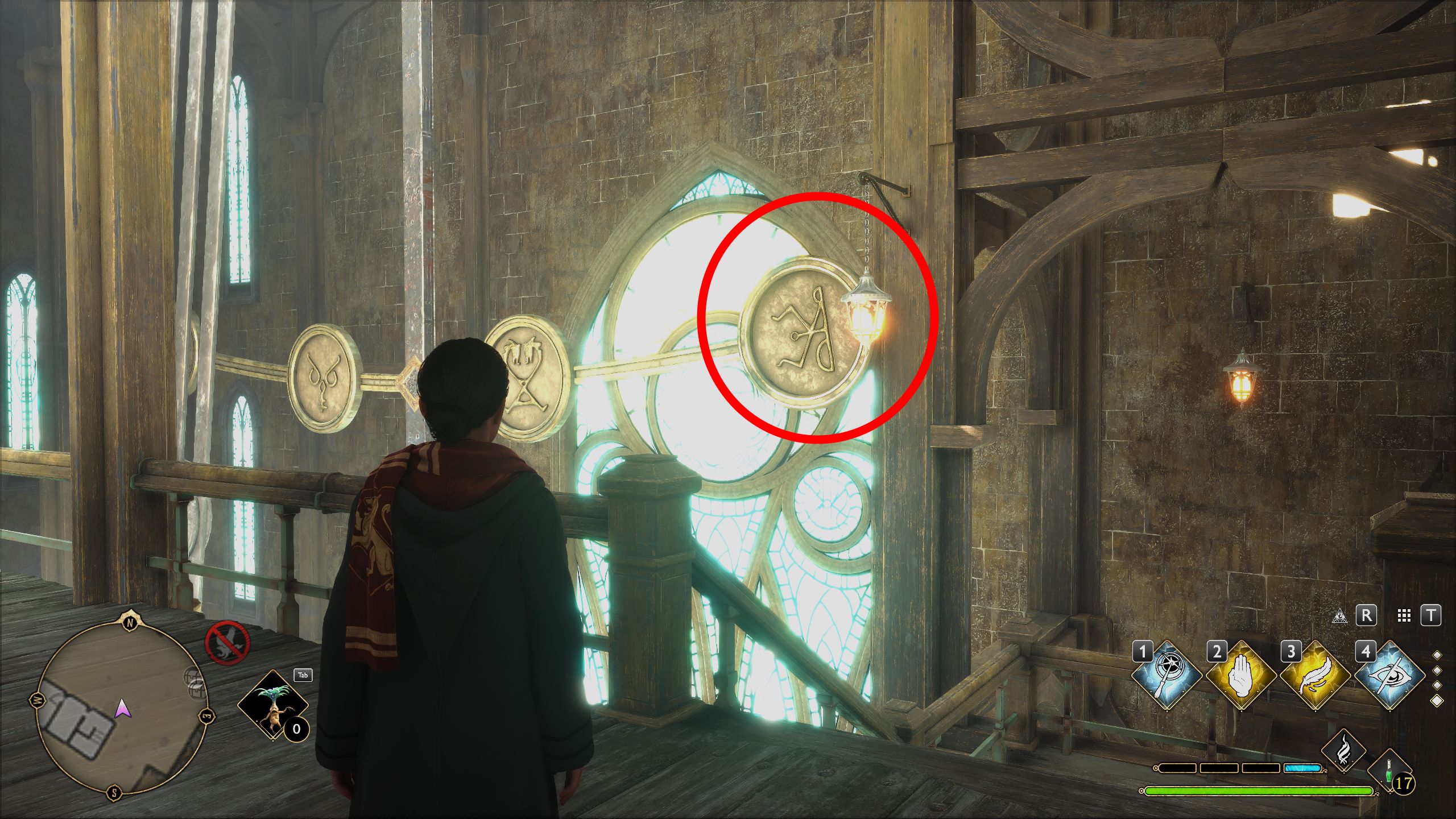Expand the third diamond selector near spell slot 4
This screenshot has width=1456, height=819.
coord(1437,684)
